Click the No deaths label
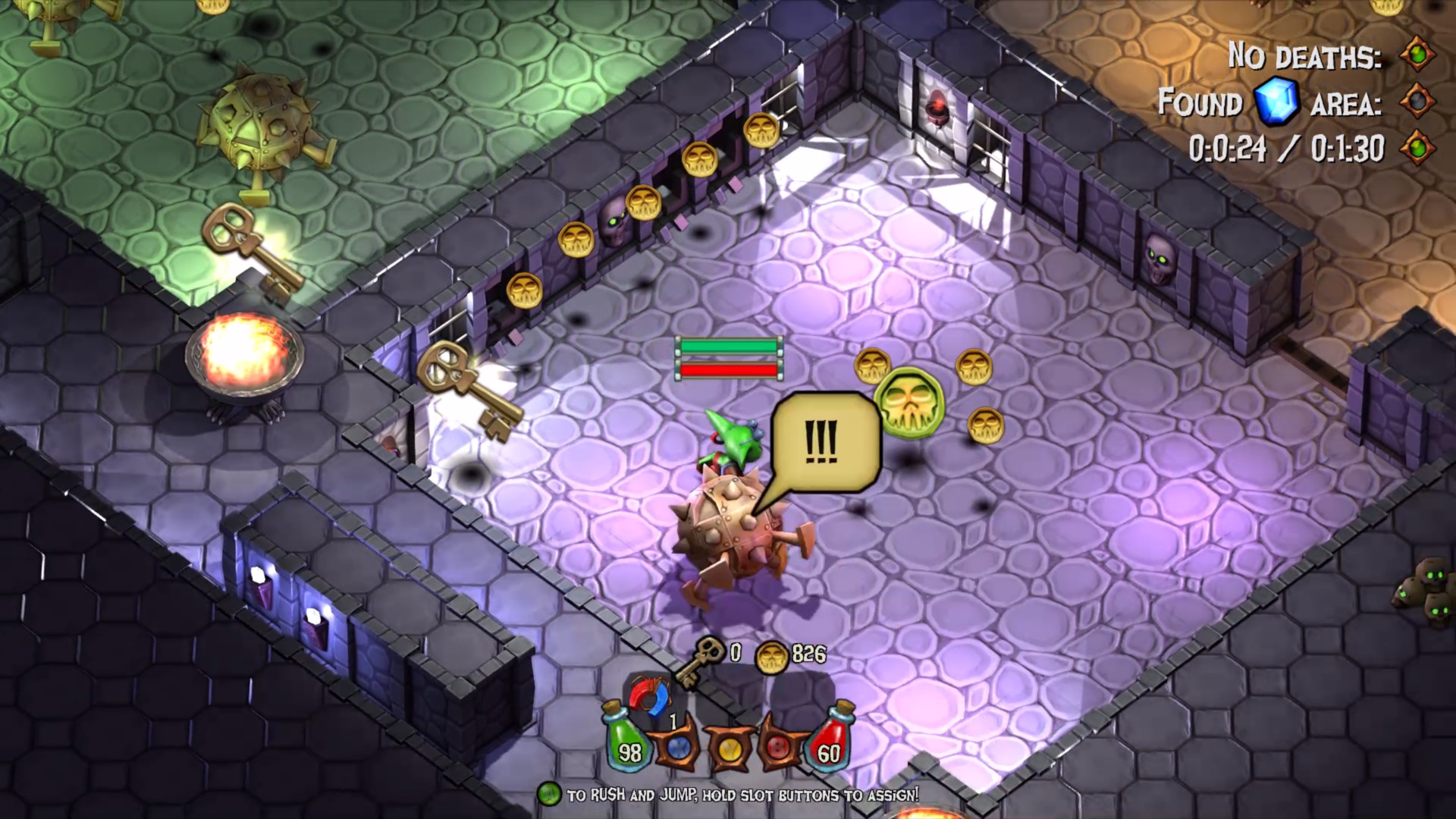 [1304, 55]
